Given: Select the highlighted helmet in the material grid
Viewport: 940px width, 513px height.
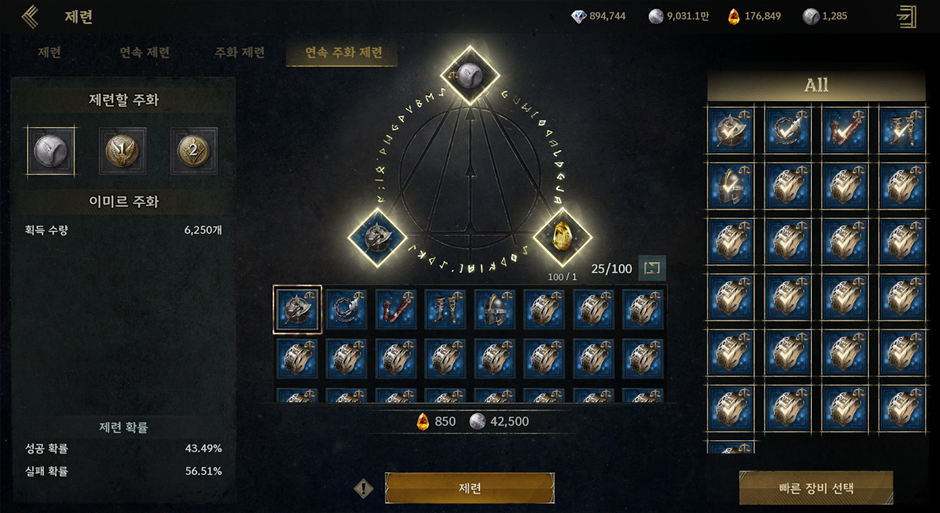Looking at the screenshot, I should (x=298, y=310).
